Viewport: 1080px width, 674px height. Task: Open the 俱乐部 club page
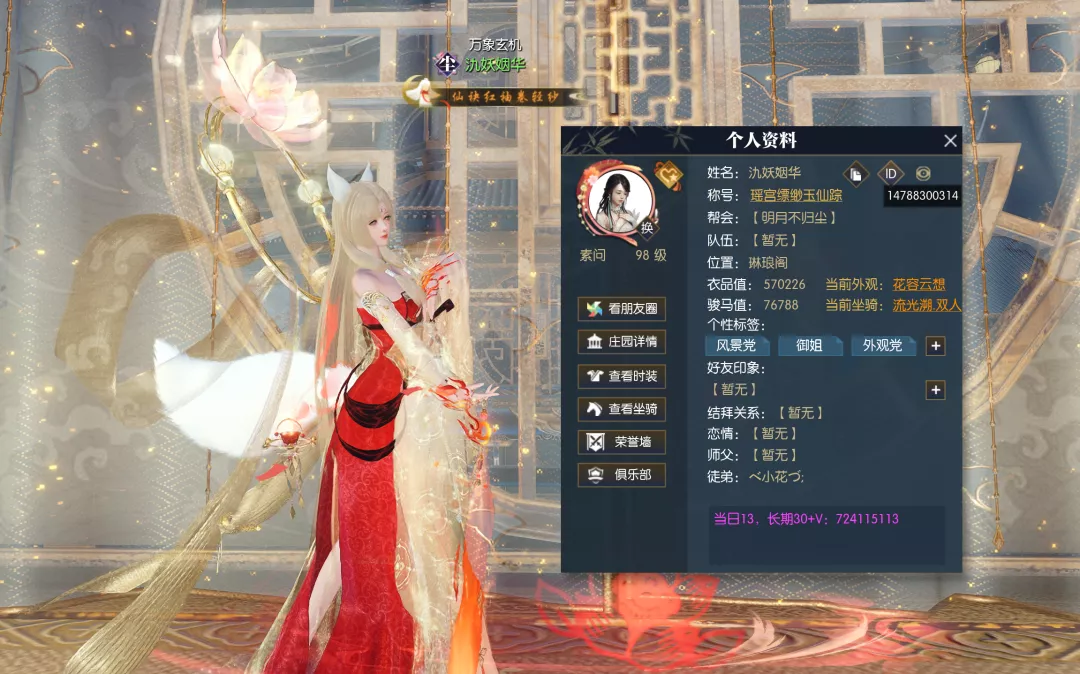(x=621, y=474)
